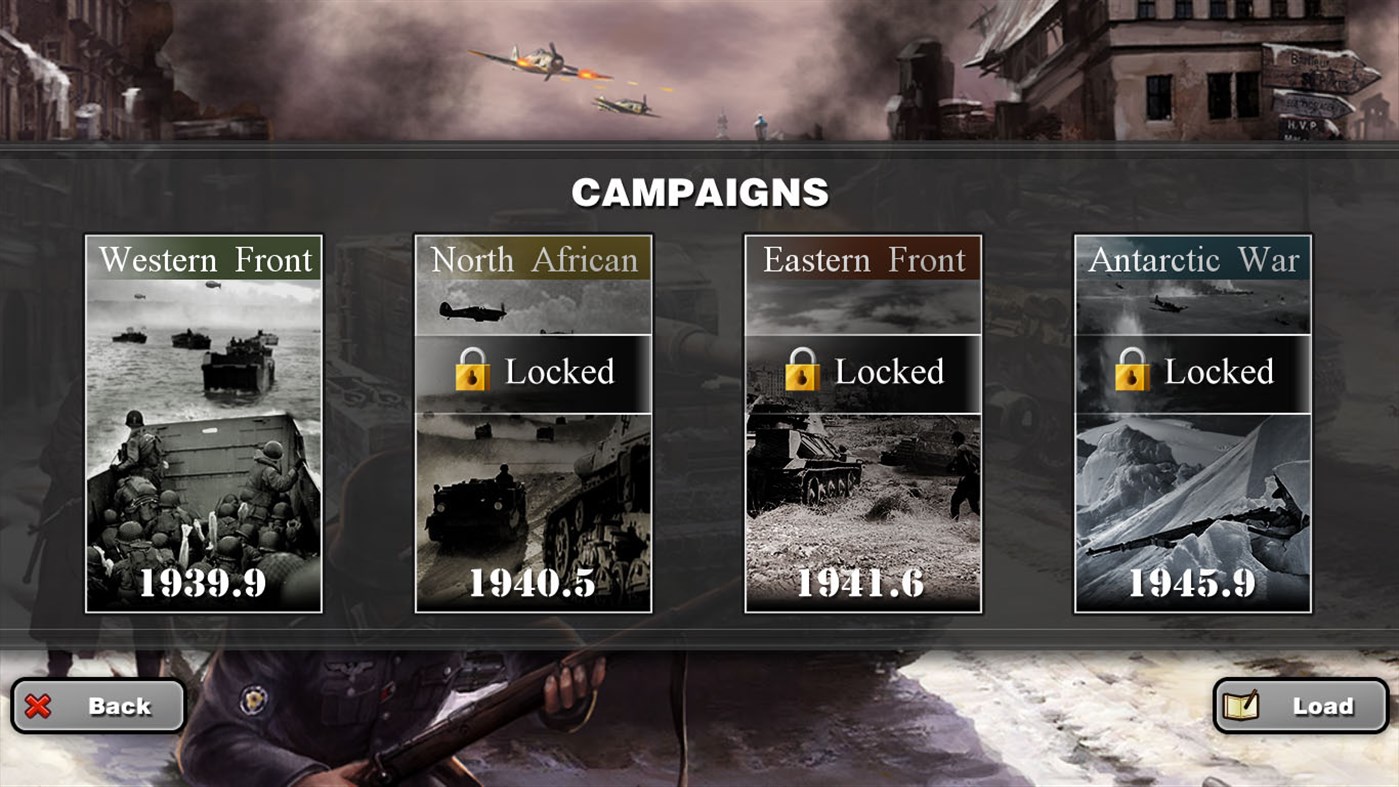This screenshot has width=1399, height=787.
Task: Click the 1945.9 date label
Action: pyautogui.click(x=1192, y=585)
